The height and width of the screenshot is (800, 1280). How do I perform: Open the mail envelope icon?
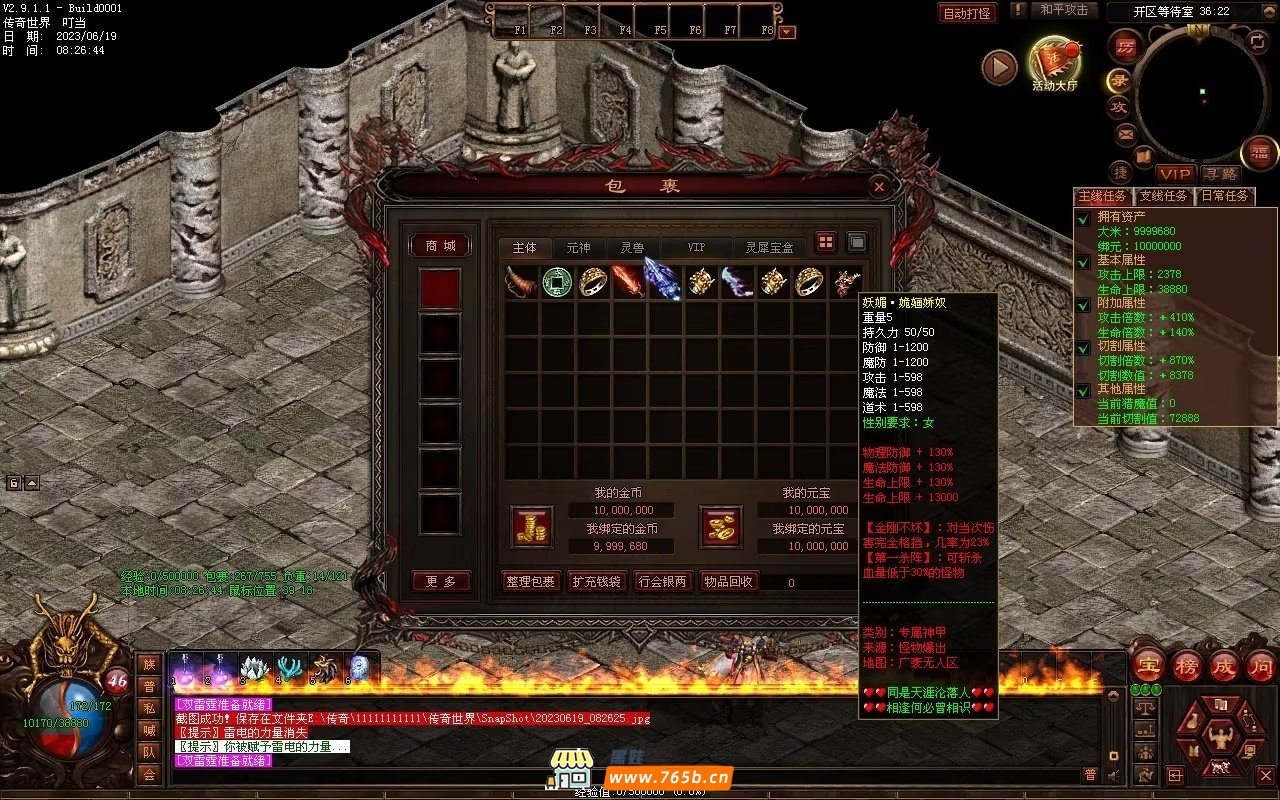click(1126, 134)
